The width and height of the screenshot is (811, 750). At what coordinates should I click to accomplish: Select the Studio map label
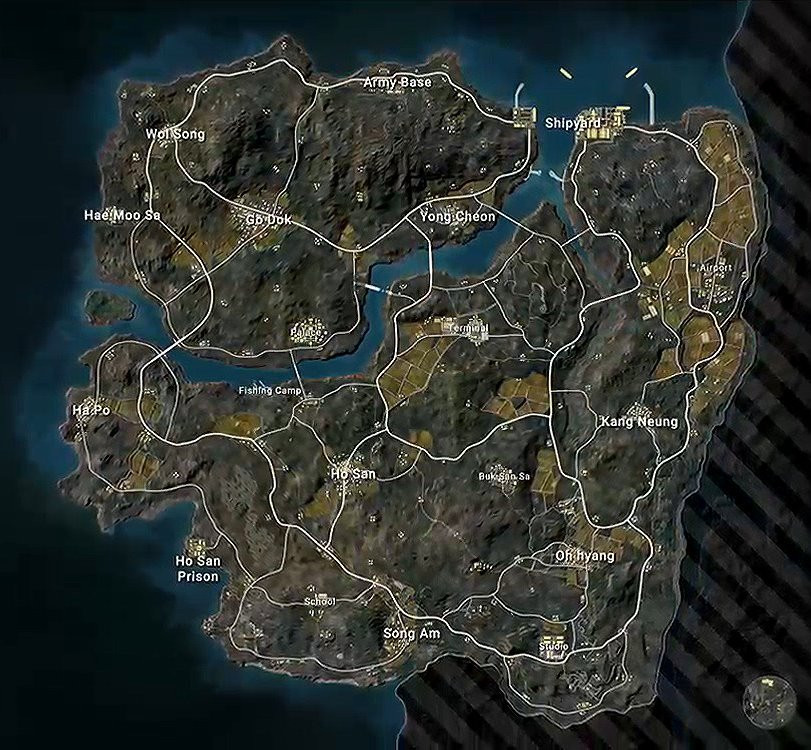553,647
